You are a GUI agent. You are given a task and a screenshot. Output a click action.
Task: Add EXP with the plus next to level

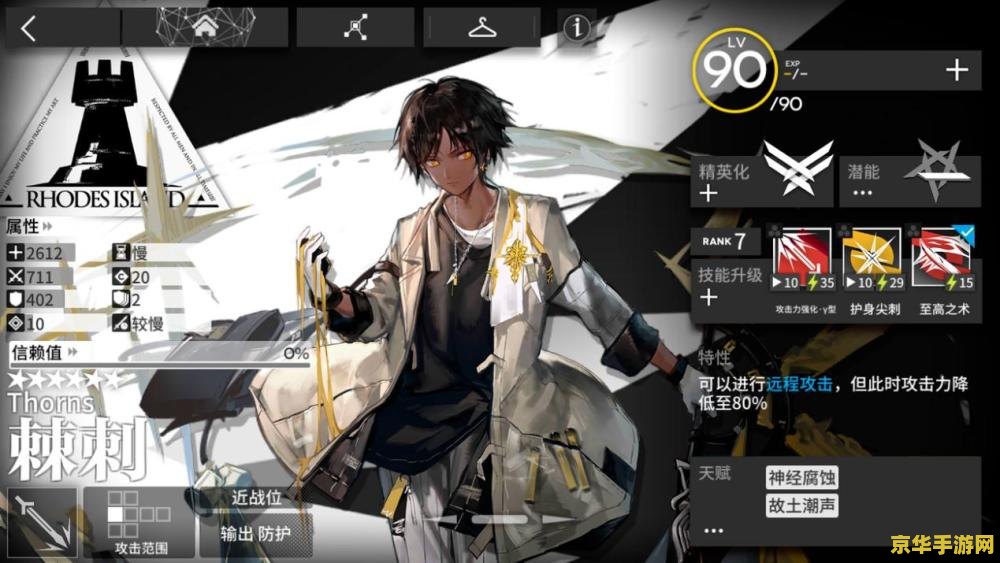957,69
